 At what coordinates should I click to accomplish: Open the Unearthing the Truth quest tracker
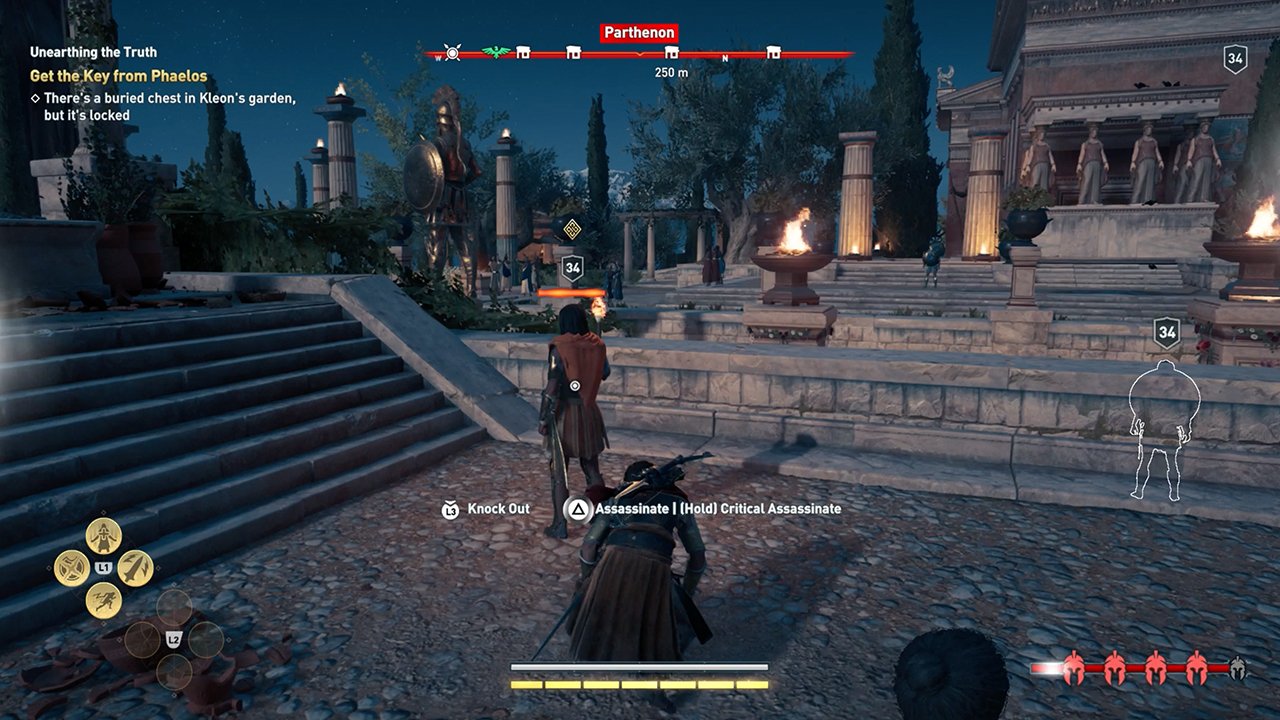coord(93,52)
